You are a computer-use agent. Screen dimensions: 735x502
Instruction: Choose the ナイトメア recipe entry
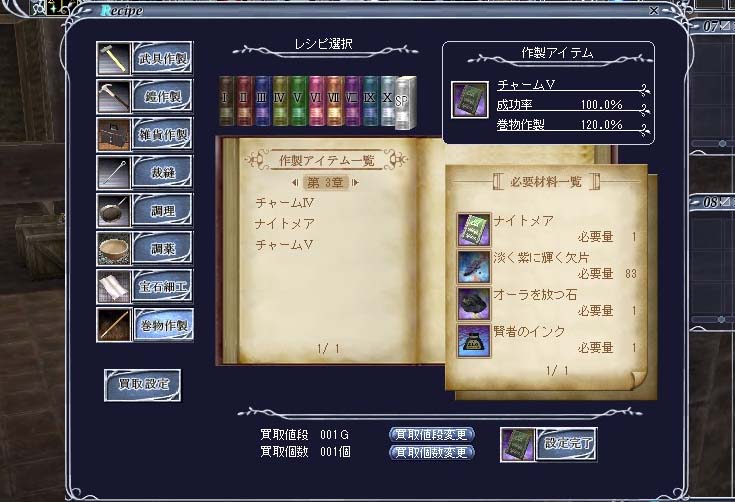285,223
